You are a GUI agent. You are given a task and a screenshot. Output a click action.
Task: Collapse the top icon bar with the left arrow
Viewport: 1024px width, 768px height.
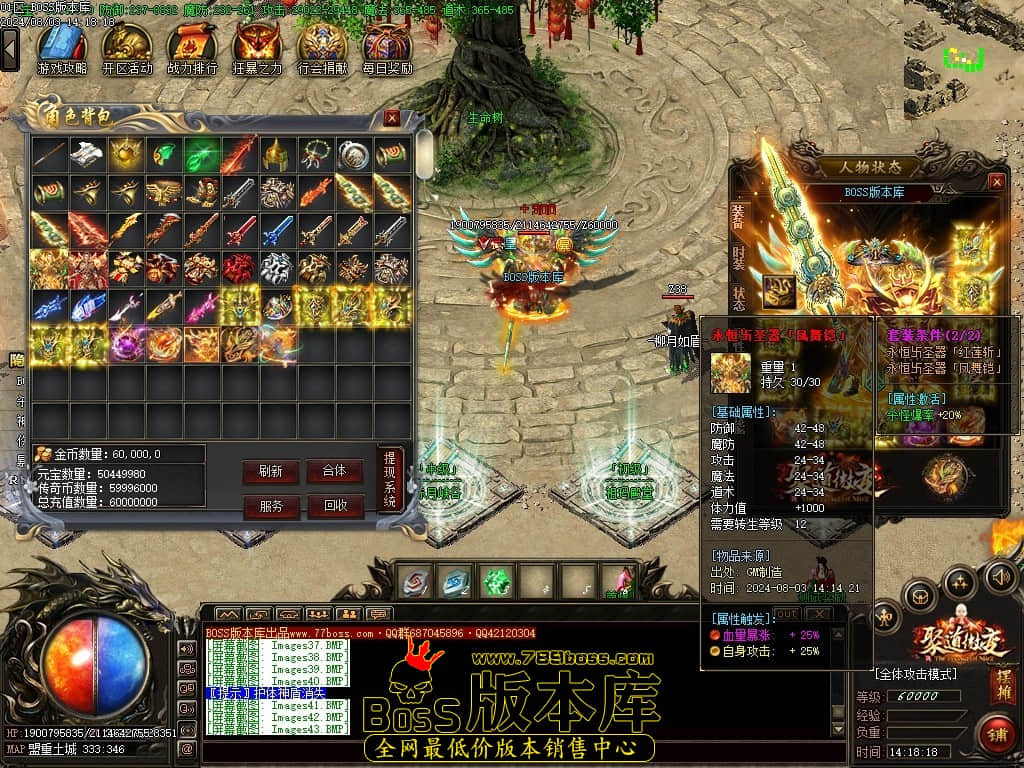(10, 48)
